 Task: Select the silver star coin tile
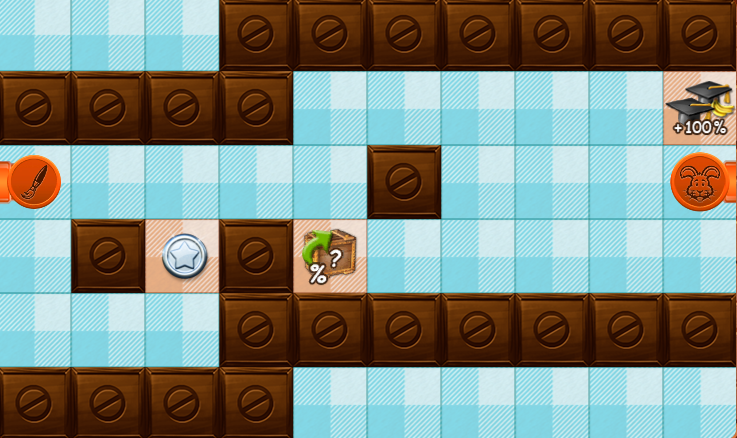point(184,256)
